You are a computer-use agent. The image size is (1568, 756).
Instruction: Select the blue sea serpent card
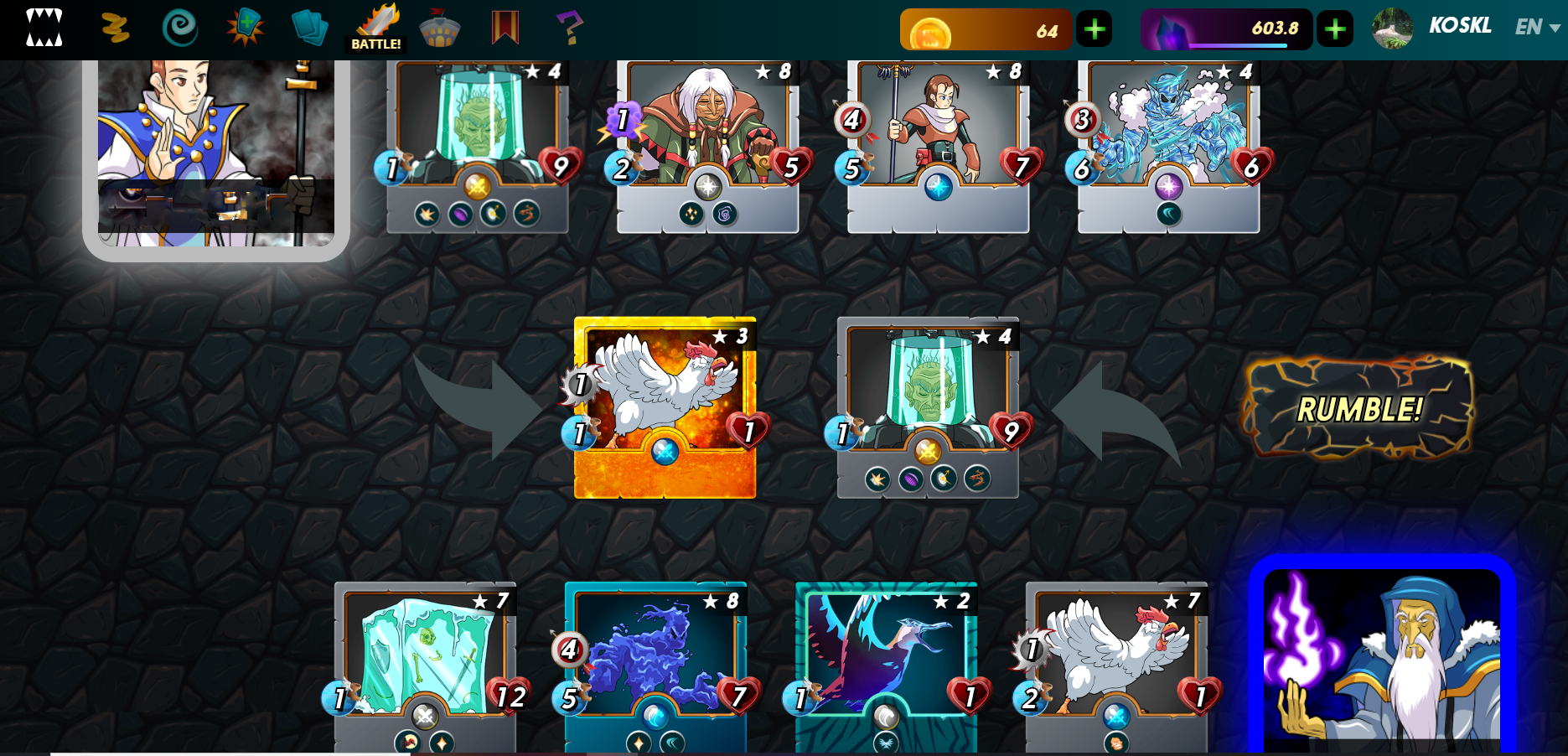(655, 666)
